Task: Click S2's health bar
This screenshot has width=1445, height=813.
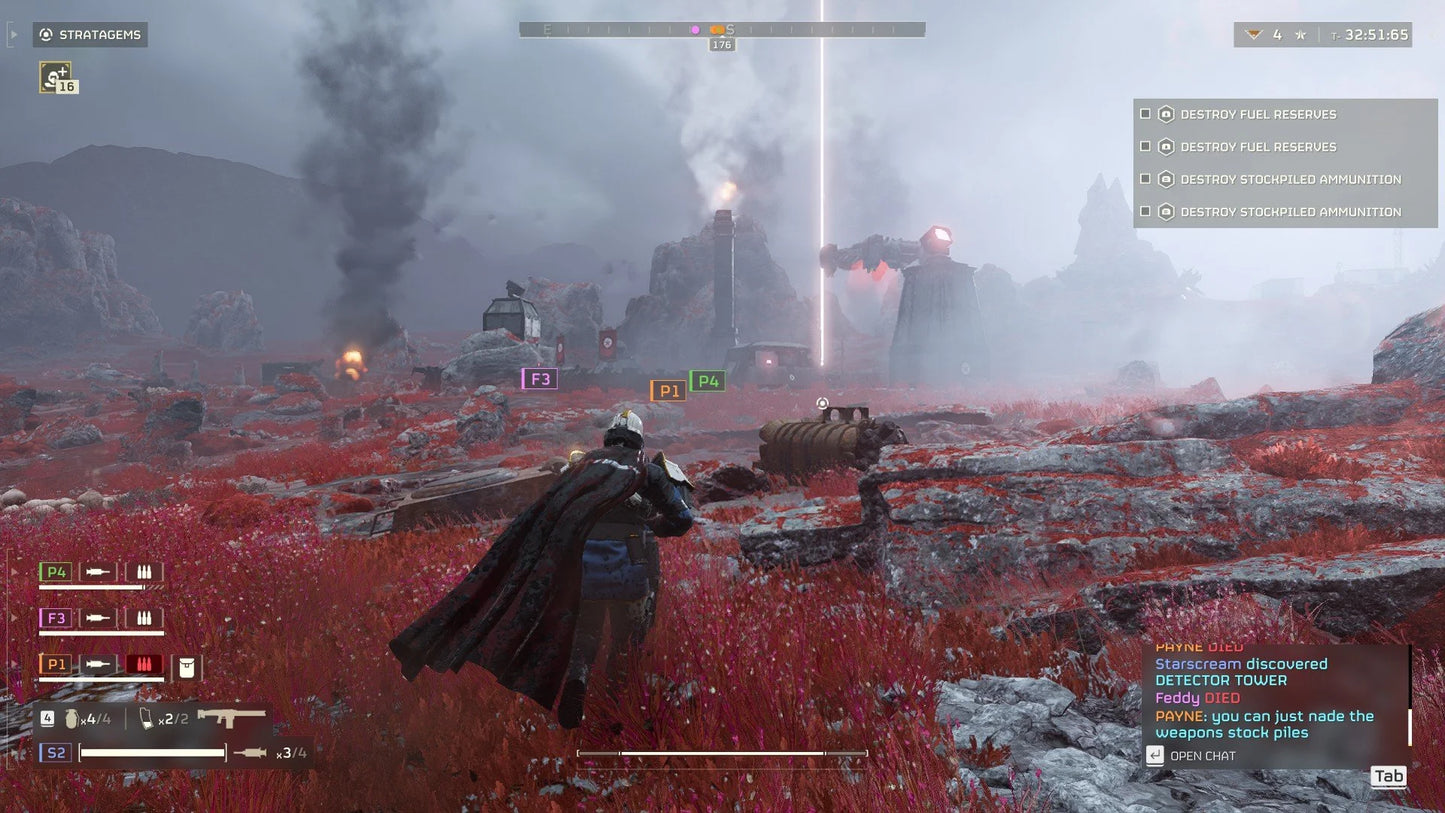Action: [152, 752]
